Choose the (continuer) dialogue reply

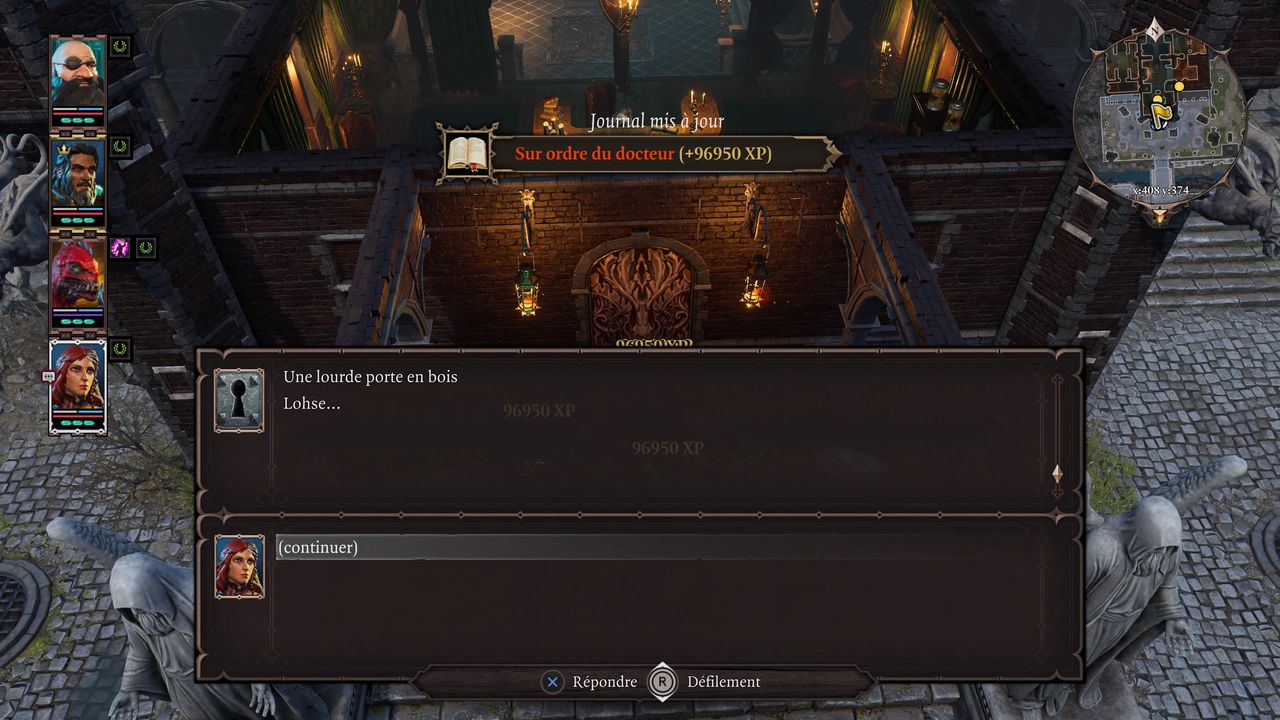coord(318,547)
